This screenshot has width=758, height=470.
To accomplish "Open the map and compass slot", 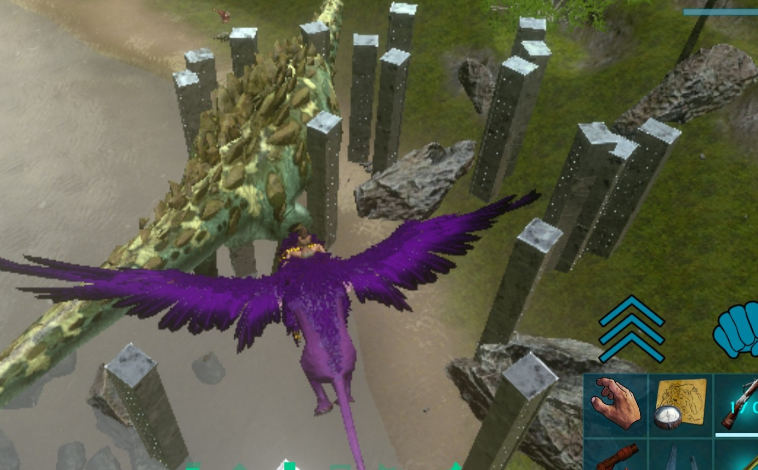I will [679, 404].
